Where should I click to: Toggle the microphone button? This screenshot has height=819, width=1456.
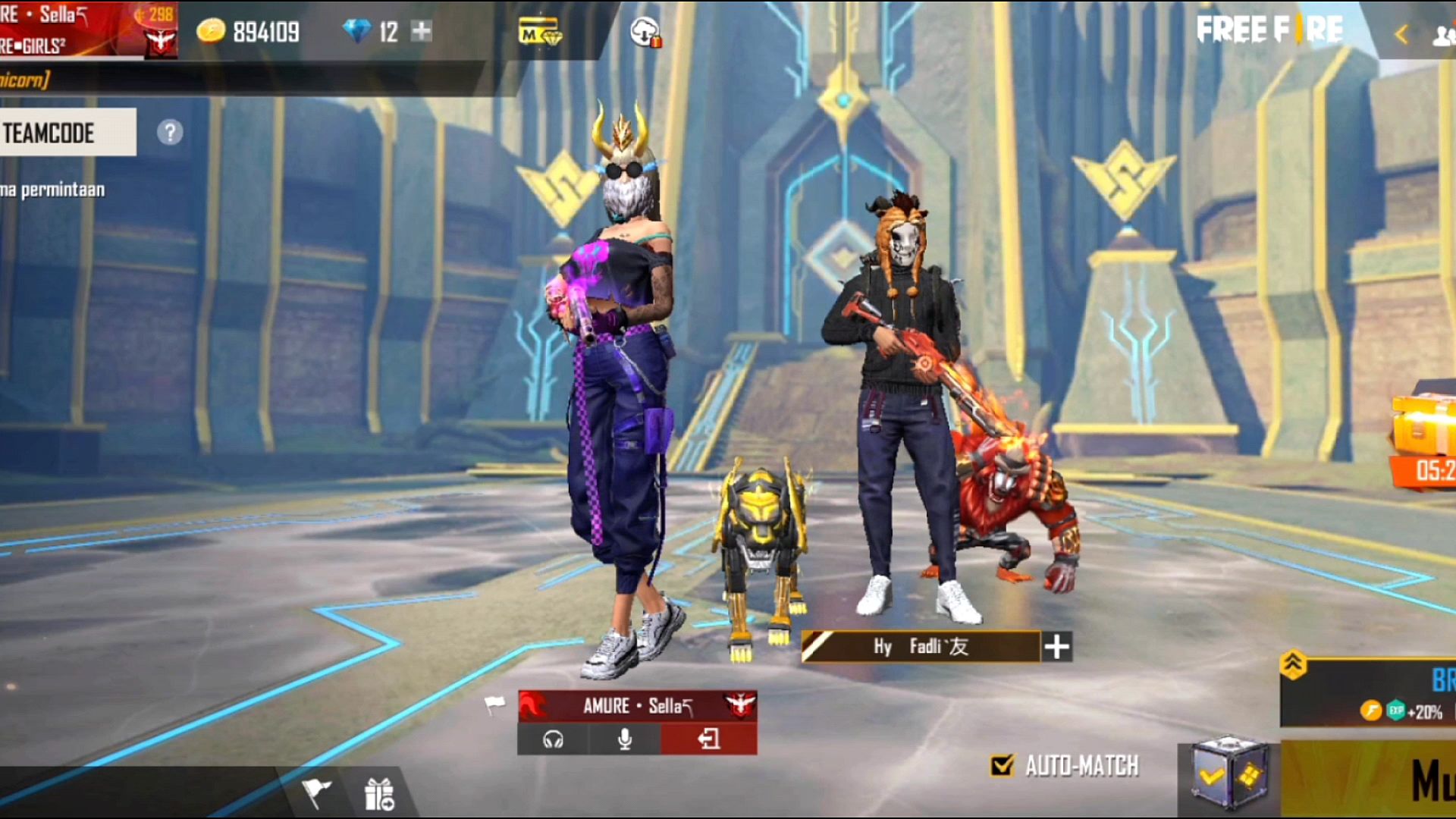[x=625, y=739]
